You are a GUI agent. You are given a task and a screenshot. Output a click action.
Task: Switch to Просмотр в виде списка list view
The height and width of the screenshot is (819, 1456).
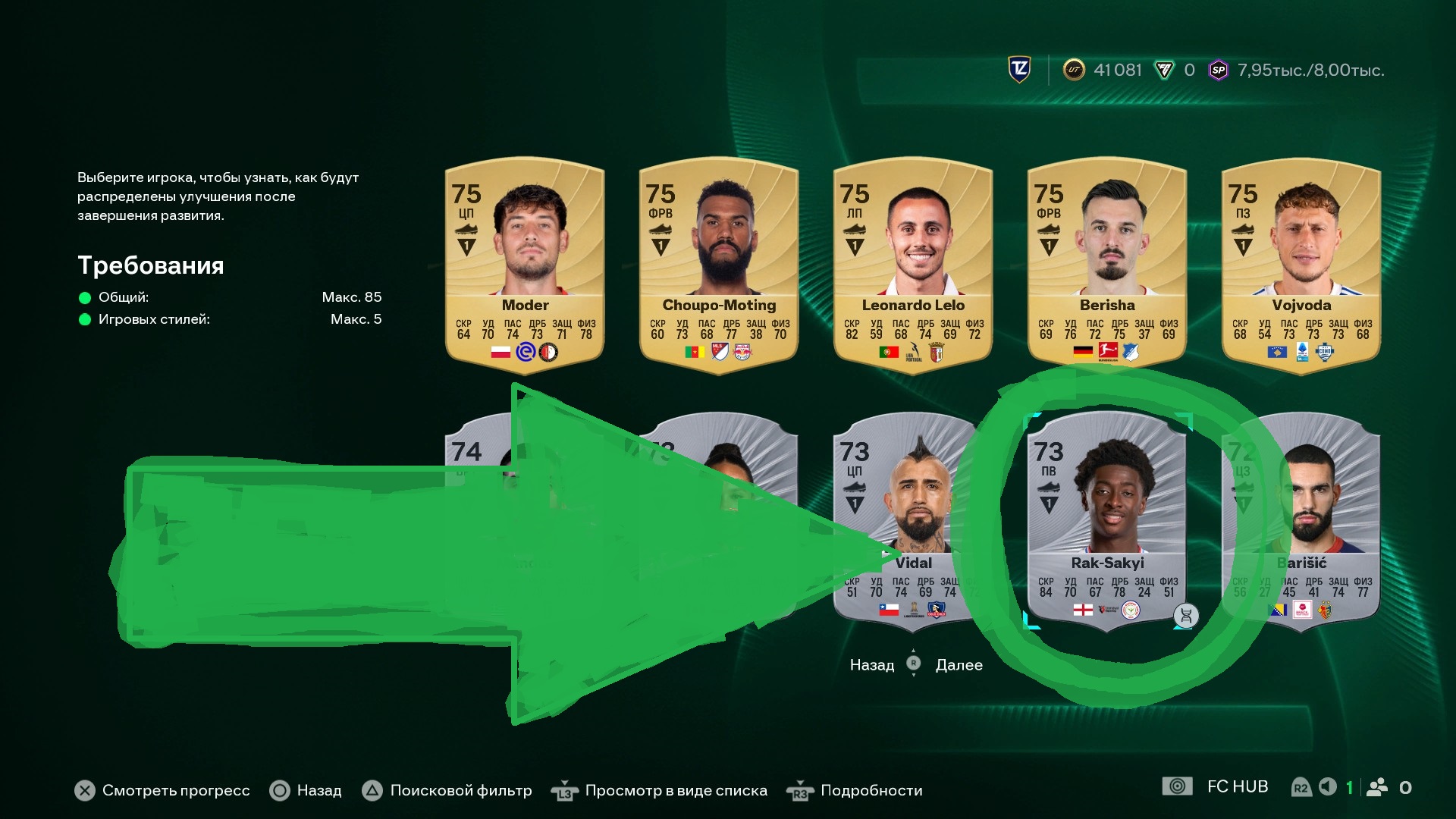675,791
